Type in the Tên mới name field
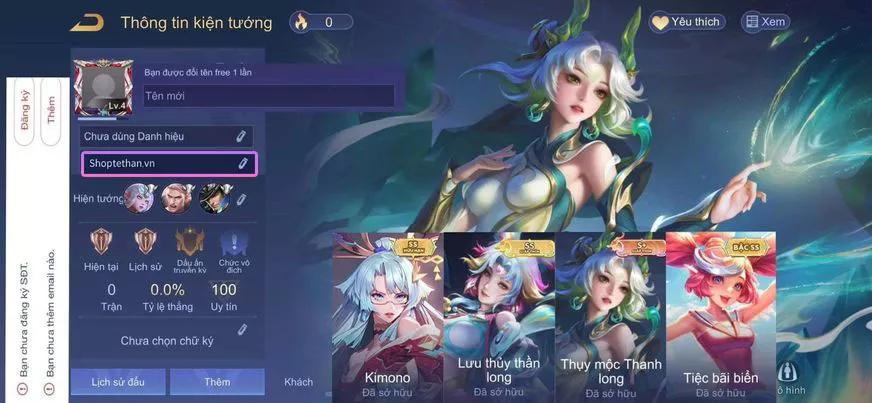 267,96
